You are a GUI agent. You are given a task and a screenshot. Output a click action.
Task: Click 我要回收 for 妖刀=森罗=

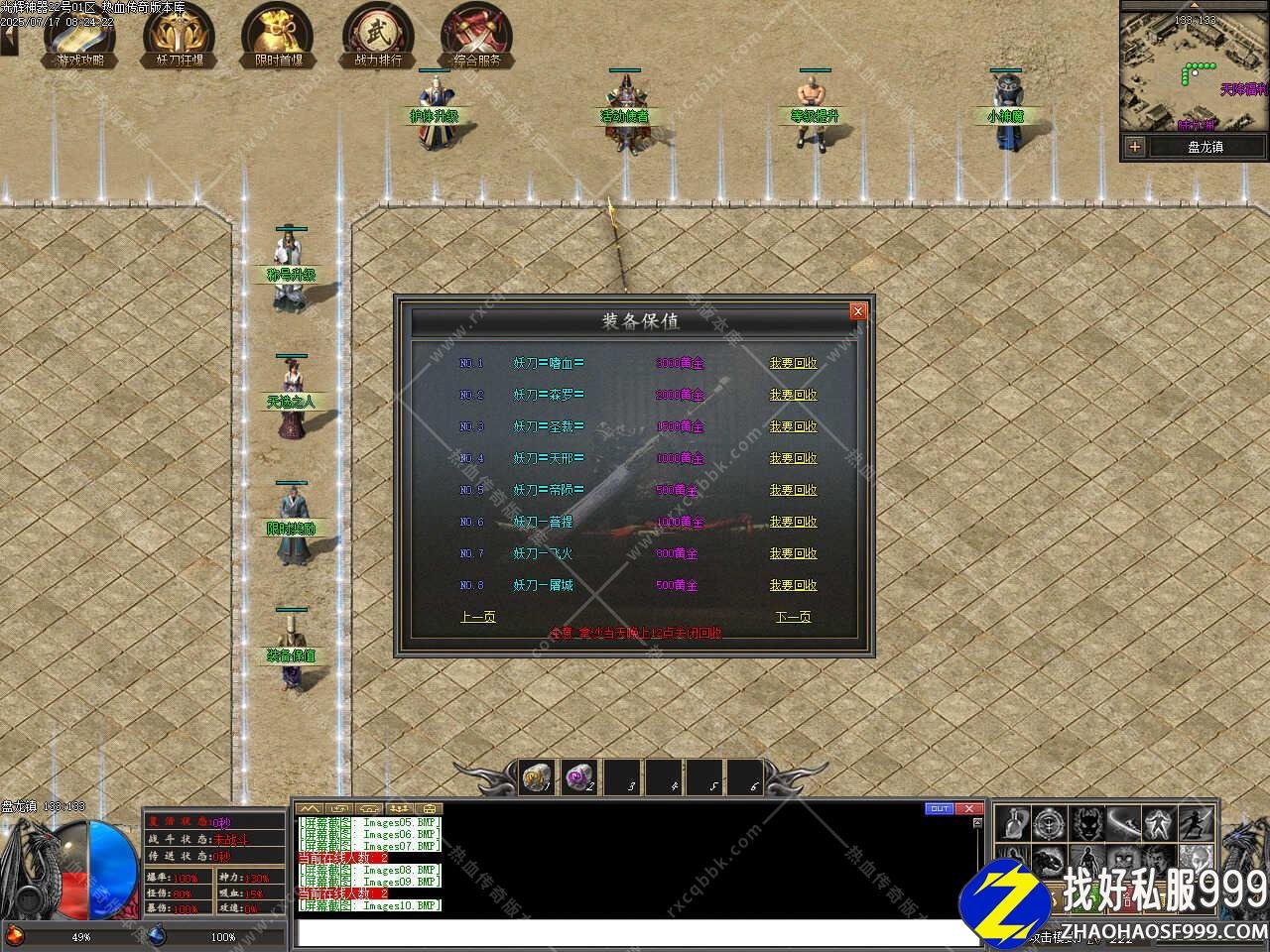pyautogui.click(x=793, y=395)
